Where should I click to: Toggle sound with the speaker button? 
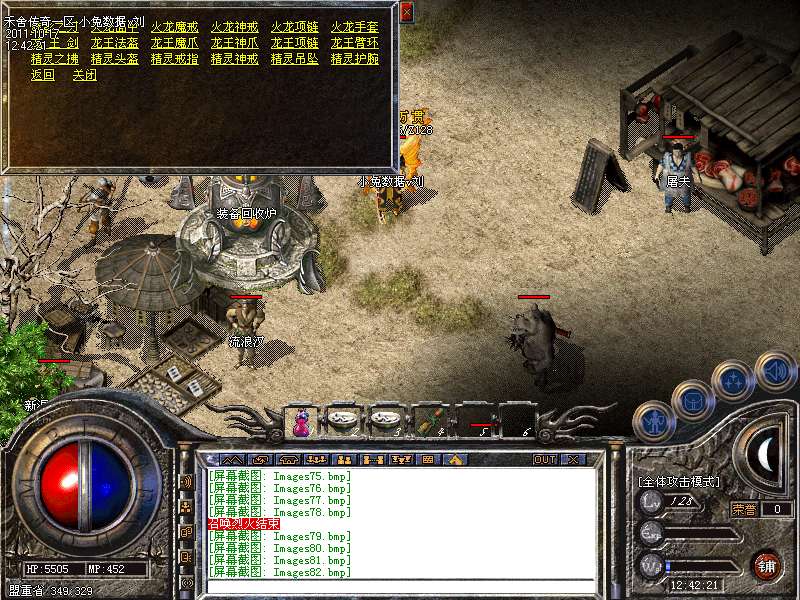coord(775,370)
